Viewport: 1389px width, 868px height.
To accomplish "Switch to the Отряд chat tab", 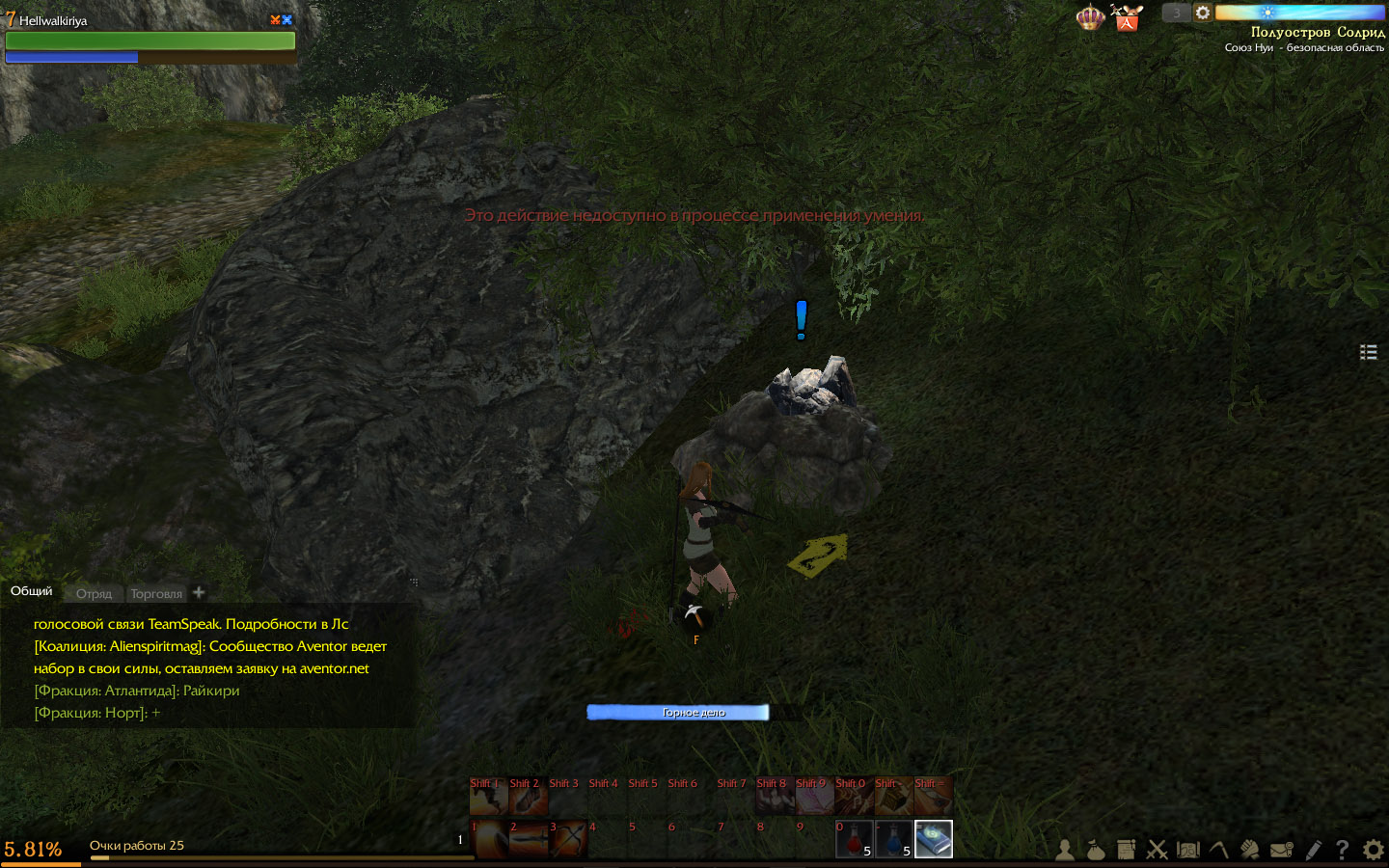I will [94, 593].
